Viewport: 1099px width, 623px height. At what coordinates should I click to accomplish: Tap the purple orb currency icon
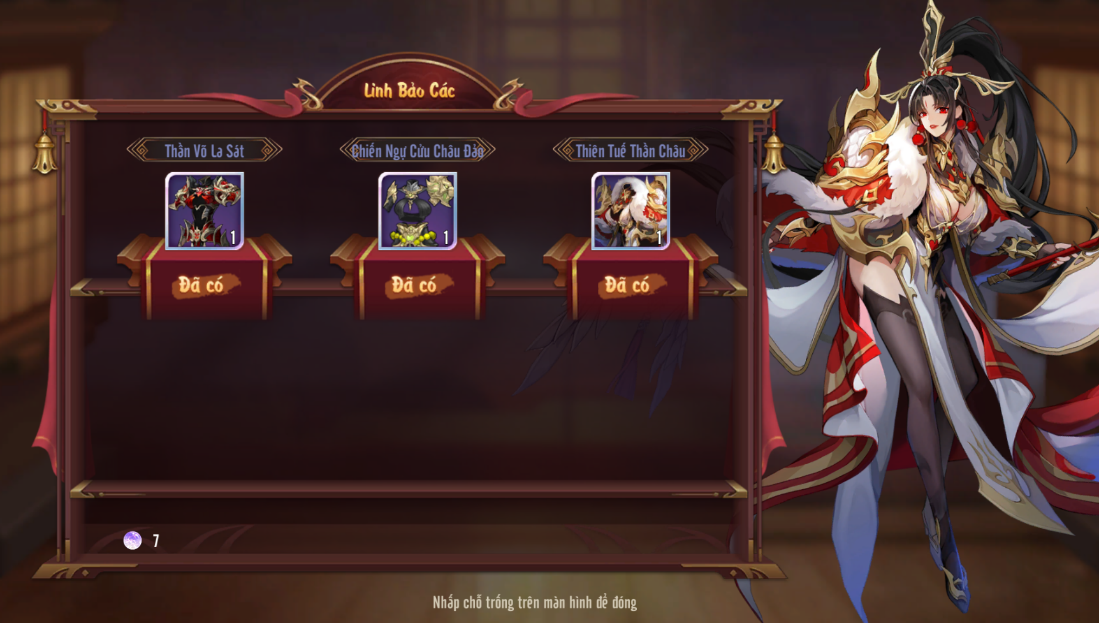(132, 541)
